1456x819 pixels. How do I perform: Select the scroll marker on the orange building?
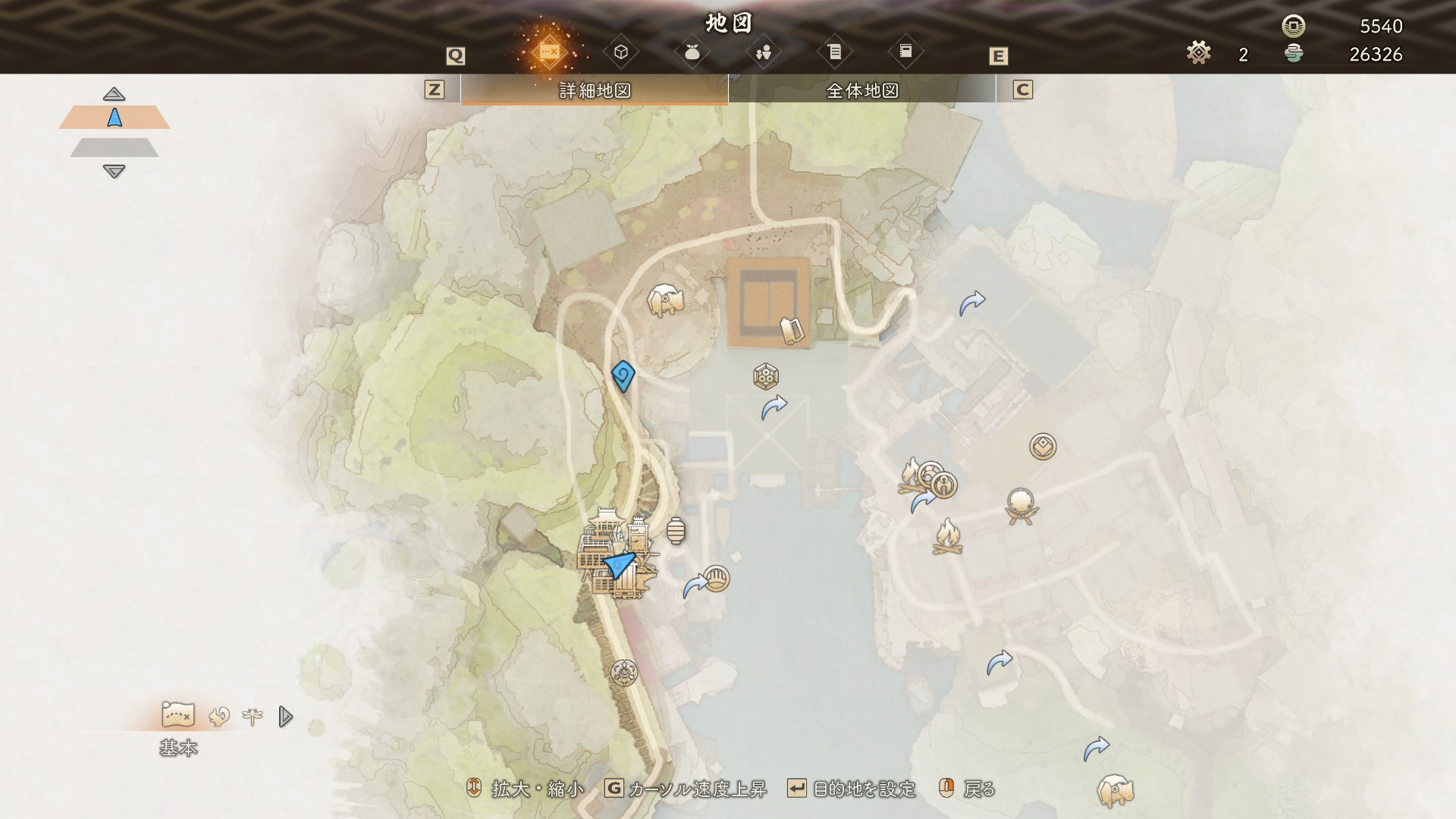point(791,331)
